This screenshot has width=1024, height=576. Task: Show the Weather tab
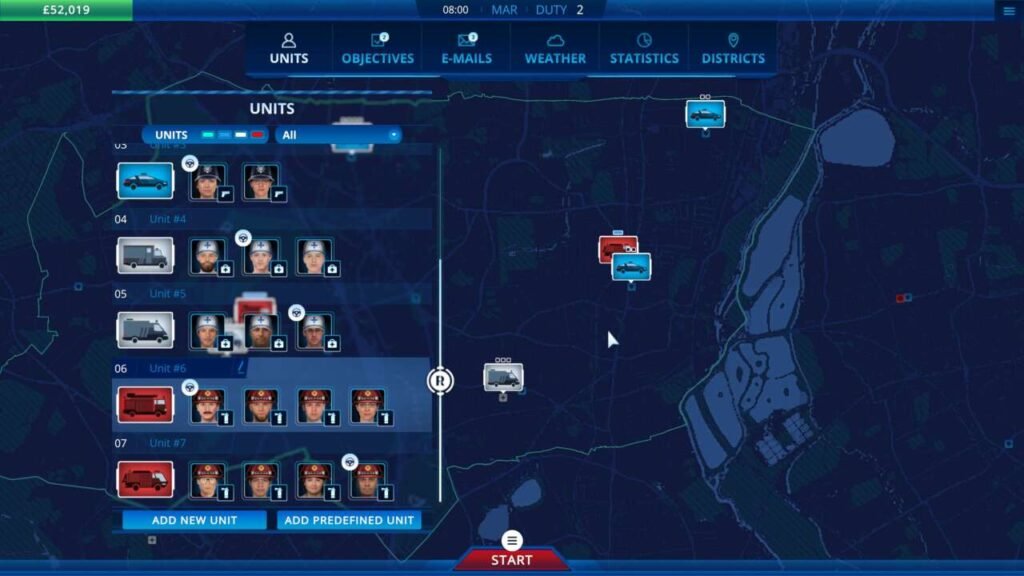(555, 48)
